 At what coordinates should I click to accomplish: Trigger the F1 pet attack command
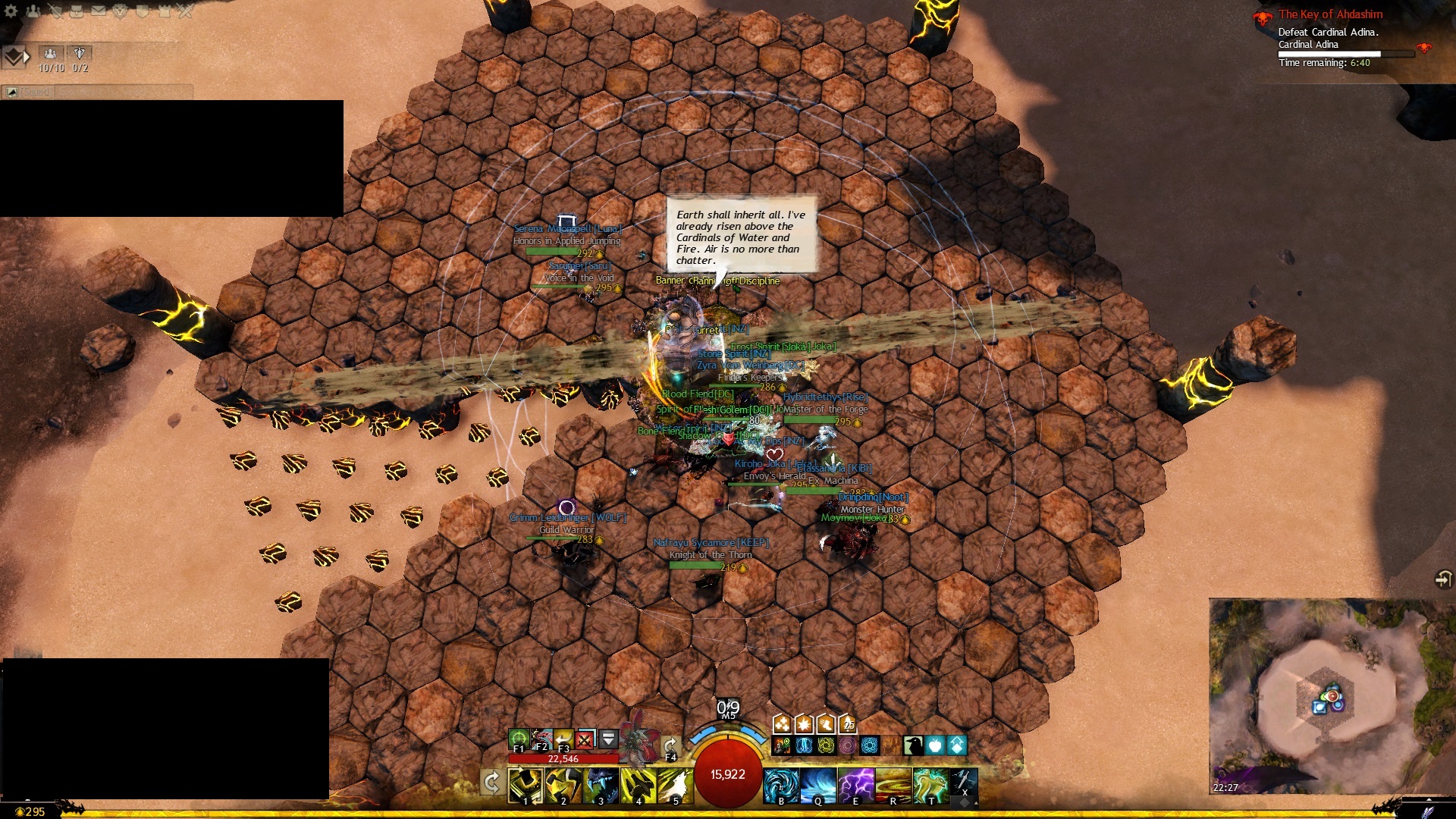coord(519,738)
